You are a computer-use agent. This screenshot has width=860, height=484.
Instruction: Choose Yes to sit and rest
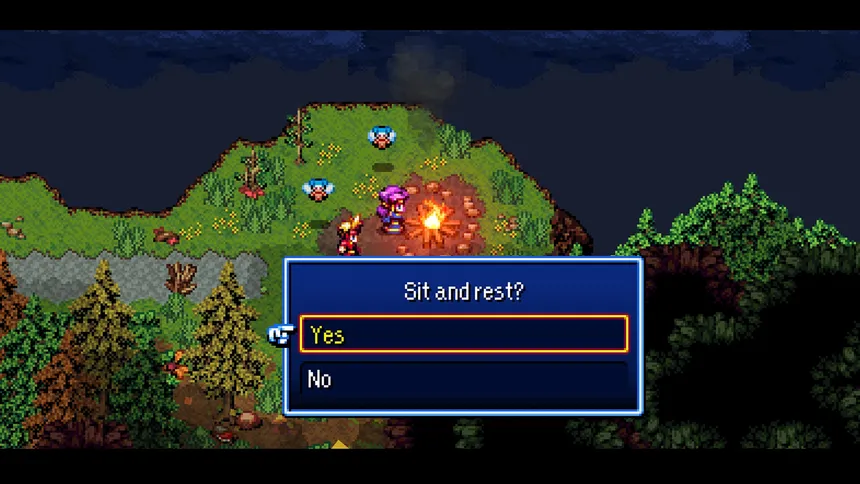click(x=463, y=335)
